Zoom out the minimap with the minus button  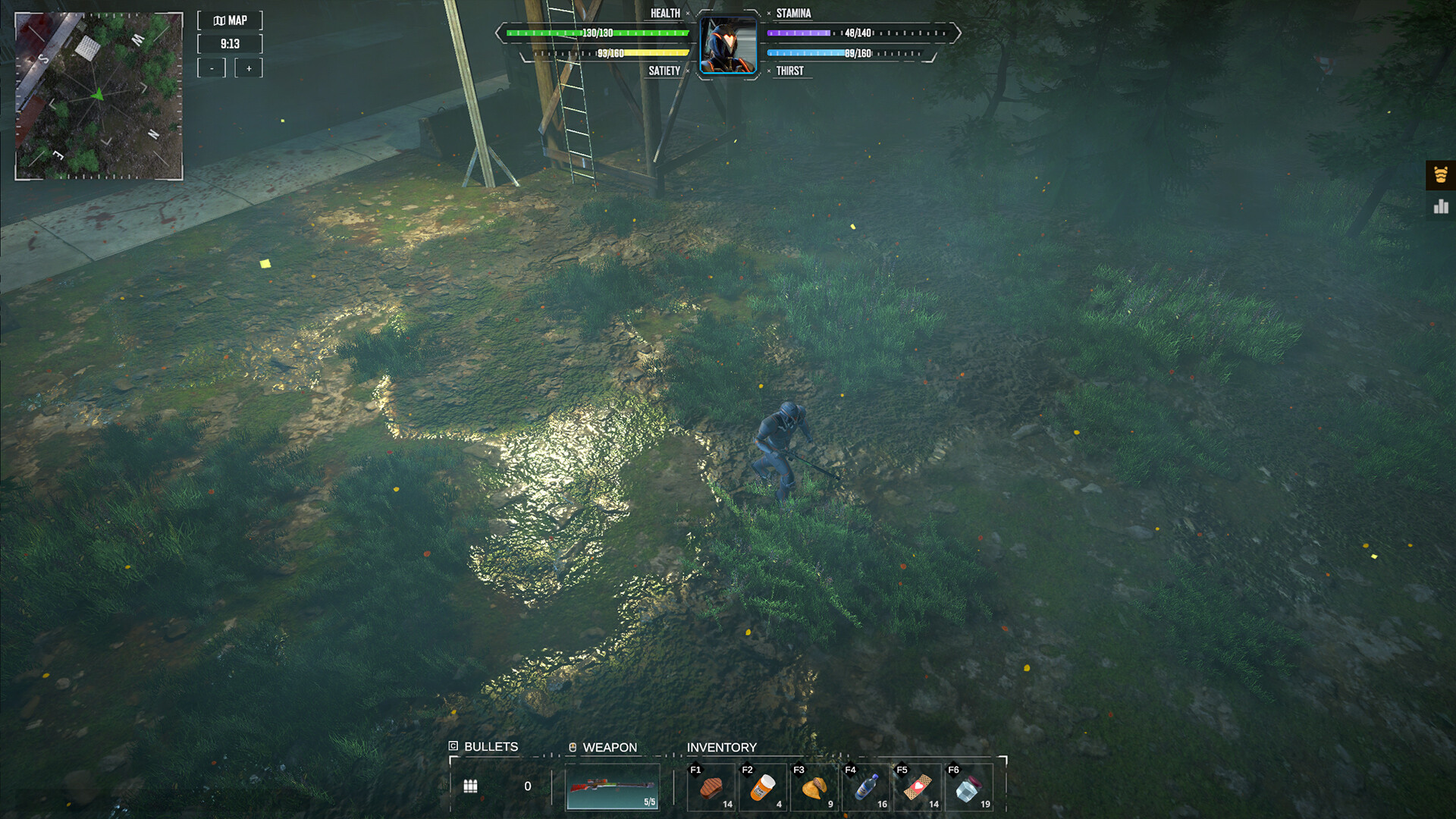212,67
